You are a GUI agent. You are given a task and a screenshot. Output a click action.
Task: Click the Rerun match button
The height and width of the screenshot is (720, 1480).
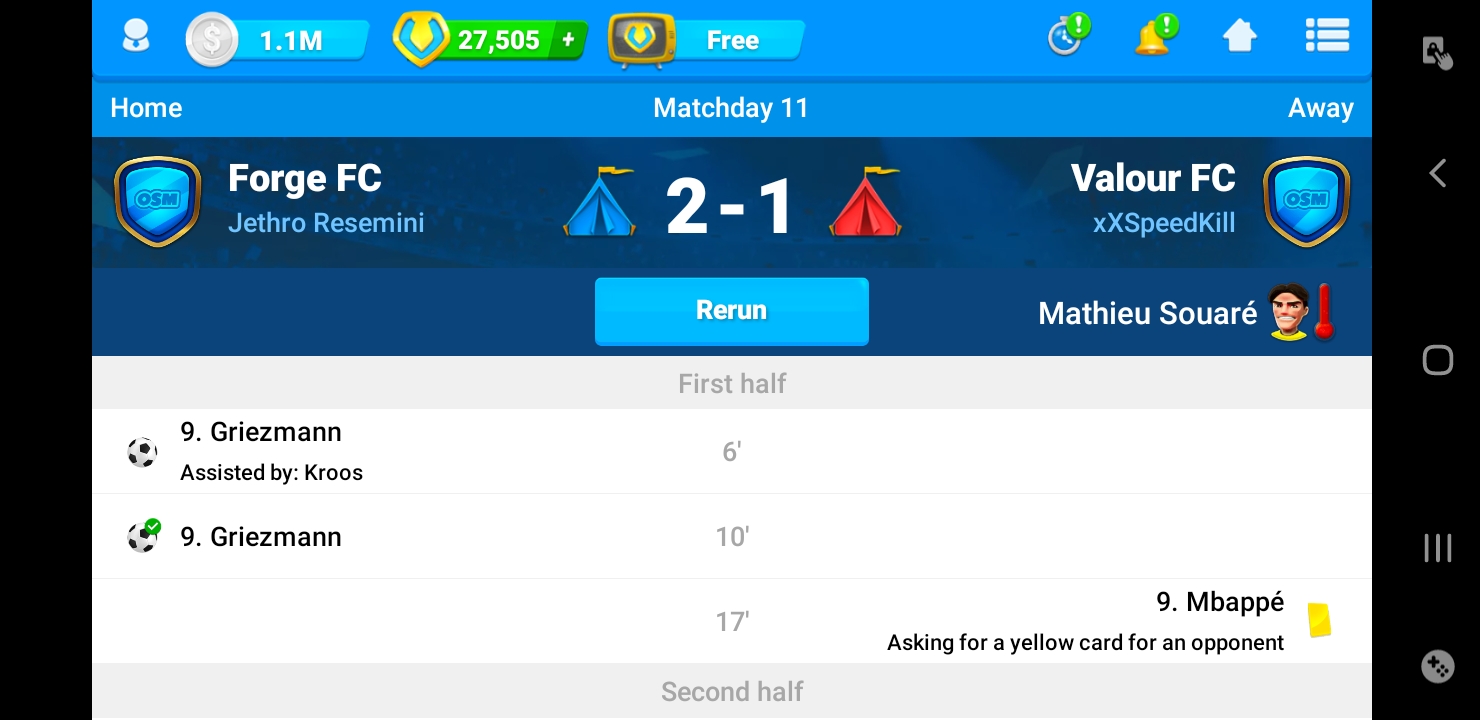point(731,311)
